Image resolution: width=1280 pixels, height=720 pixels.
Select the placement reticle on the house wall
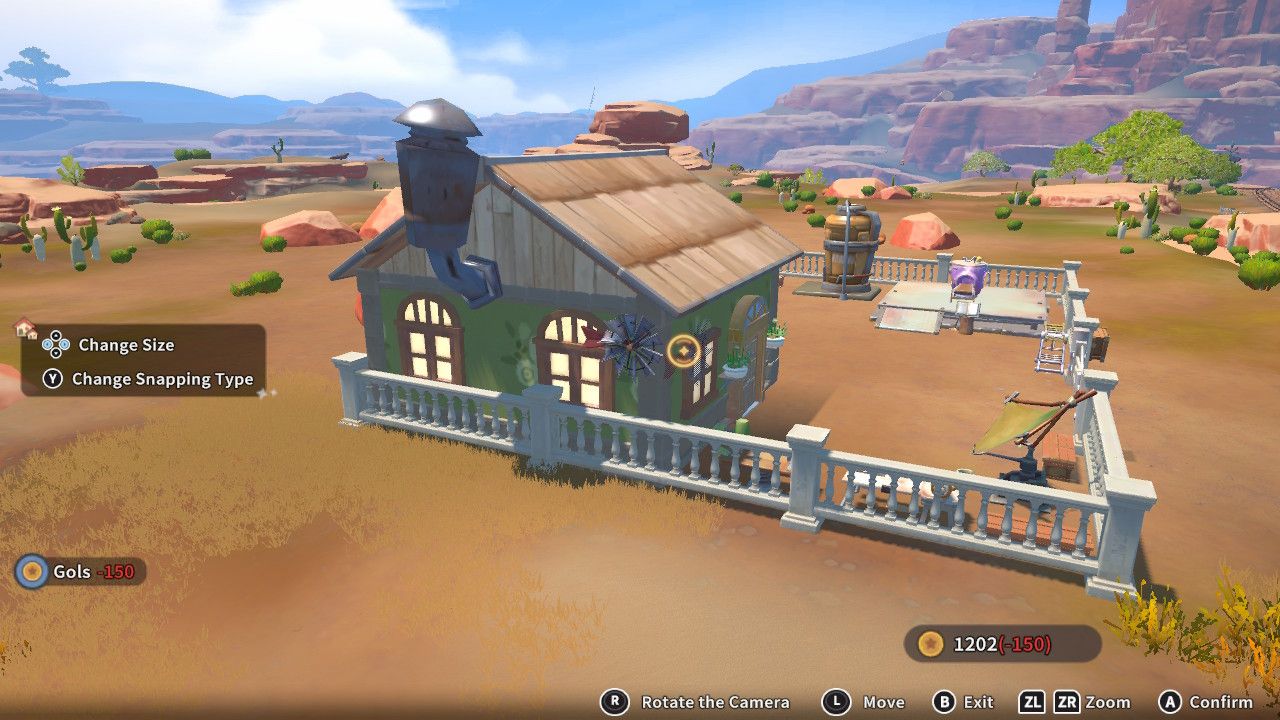(682, 352)
